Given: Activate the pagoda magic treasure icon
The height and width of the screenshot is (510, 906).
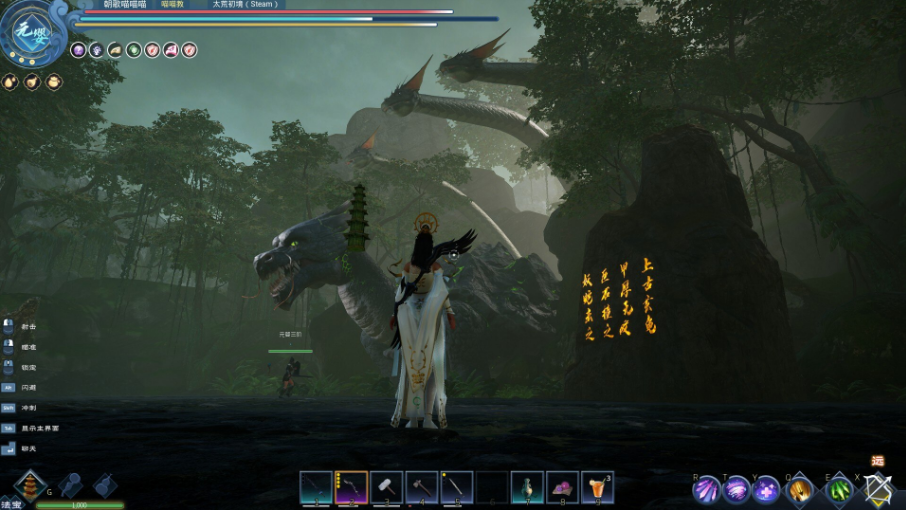Looking at the screenshot, I should tap(30, 486).
